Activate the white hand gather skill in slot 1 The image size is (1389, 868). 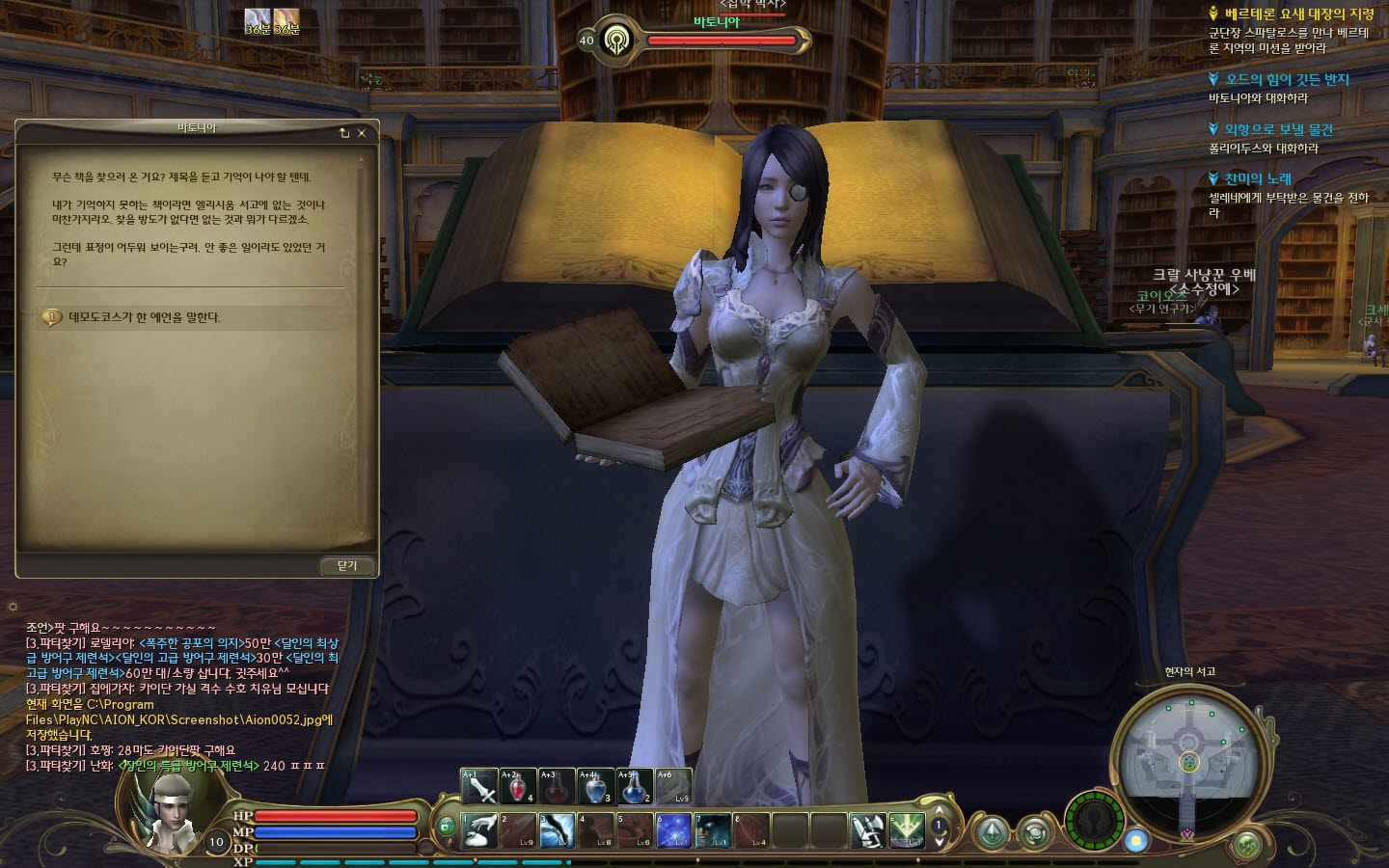coord(479,830)
